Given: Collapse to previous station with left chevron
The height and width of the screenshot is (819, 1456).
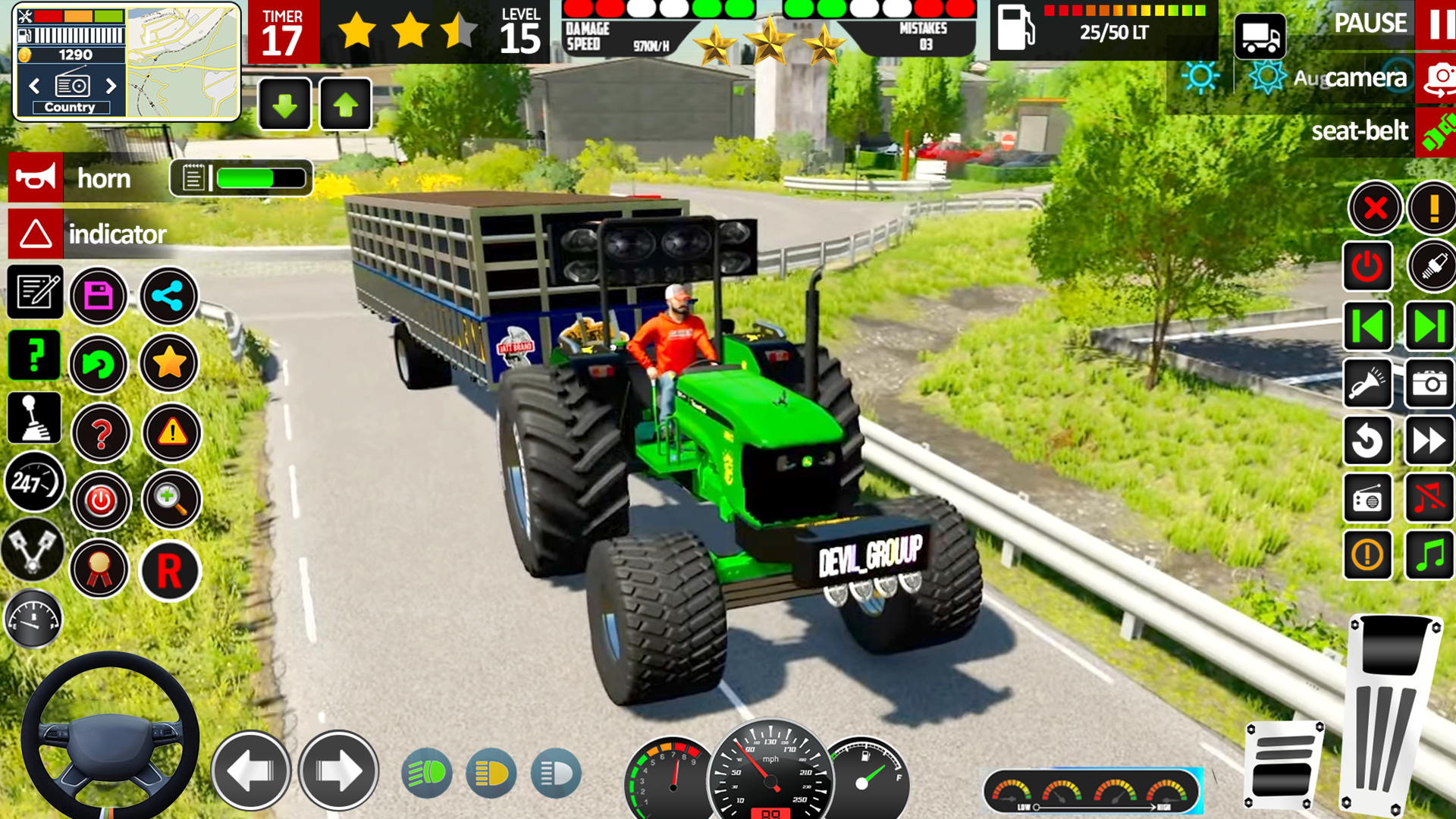Looking at the screenshot, I should click(33, 86).
